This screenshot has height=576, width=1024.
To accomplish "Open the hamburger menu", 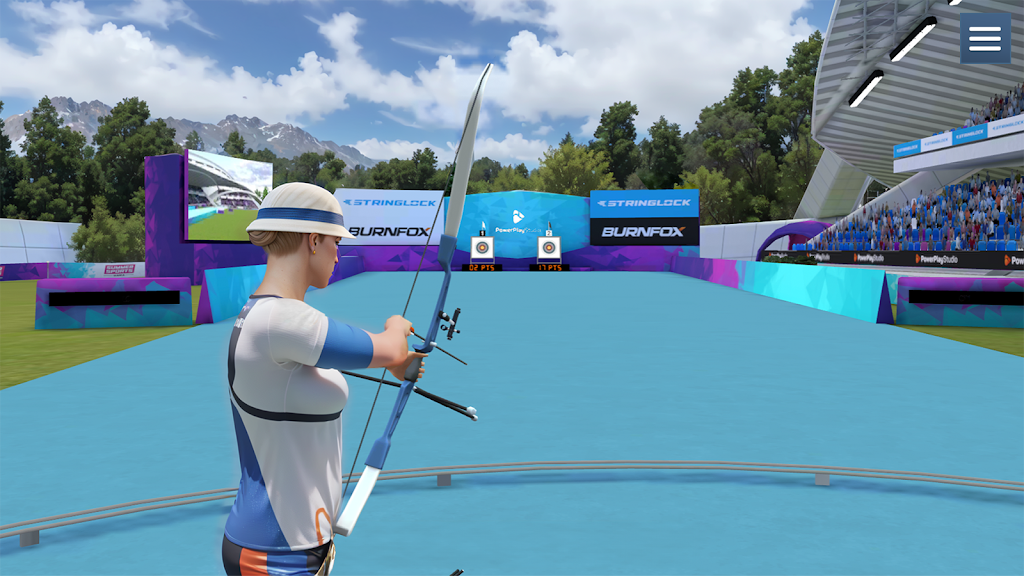I will [x=984, y=38].
